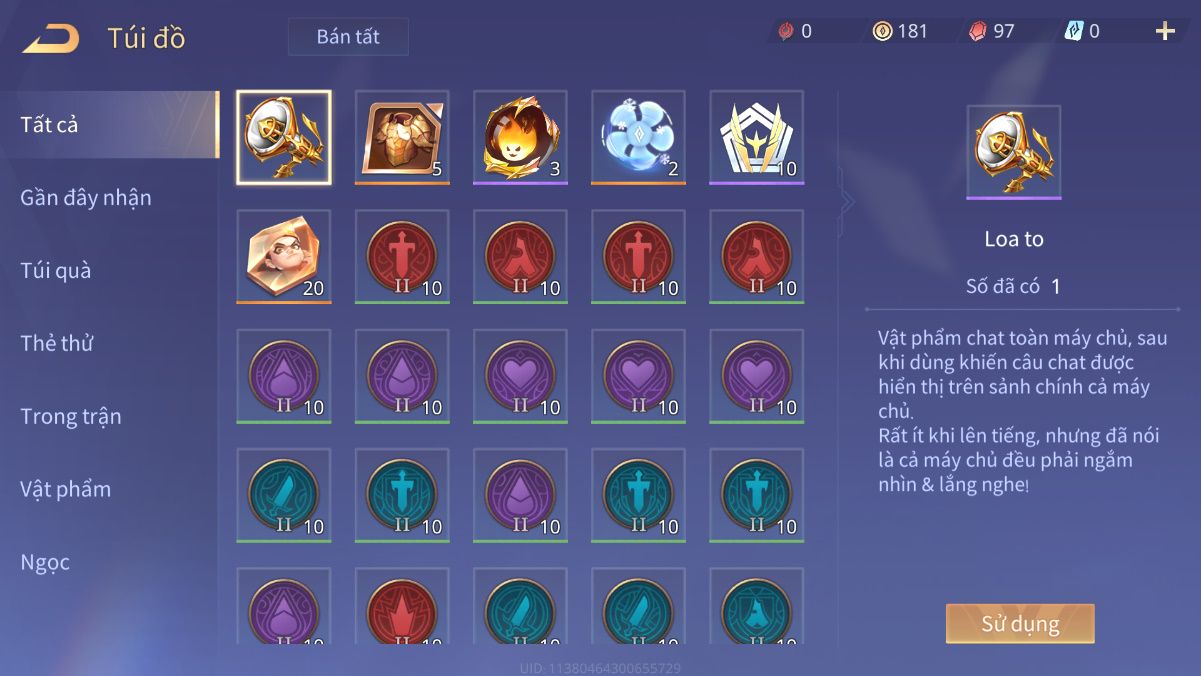This screenshot has height=676, width=1201.
Task: Open the Gần đây nhận tab
Action: tap(86, 198)
